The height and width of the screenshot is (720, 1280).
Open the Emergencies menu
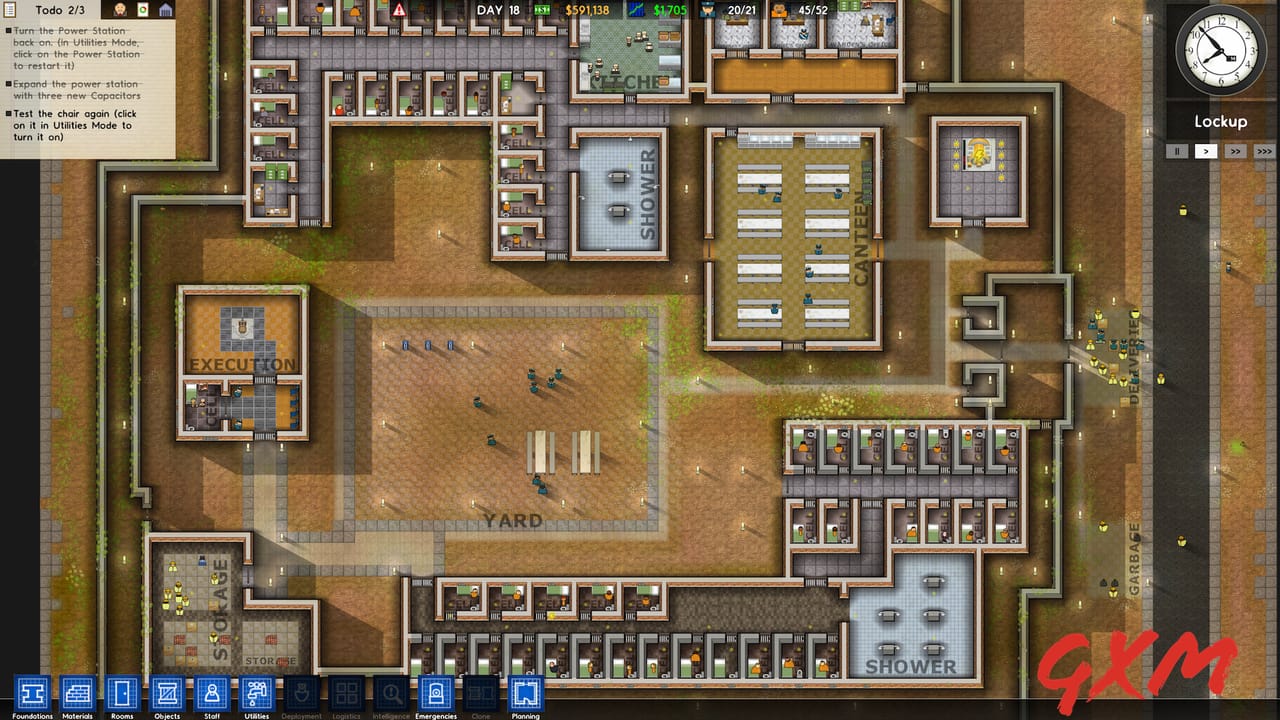click(436, 693)
